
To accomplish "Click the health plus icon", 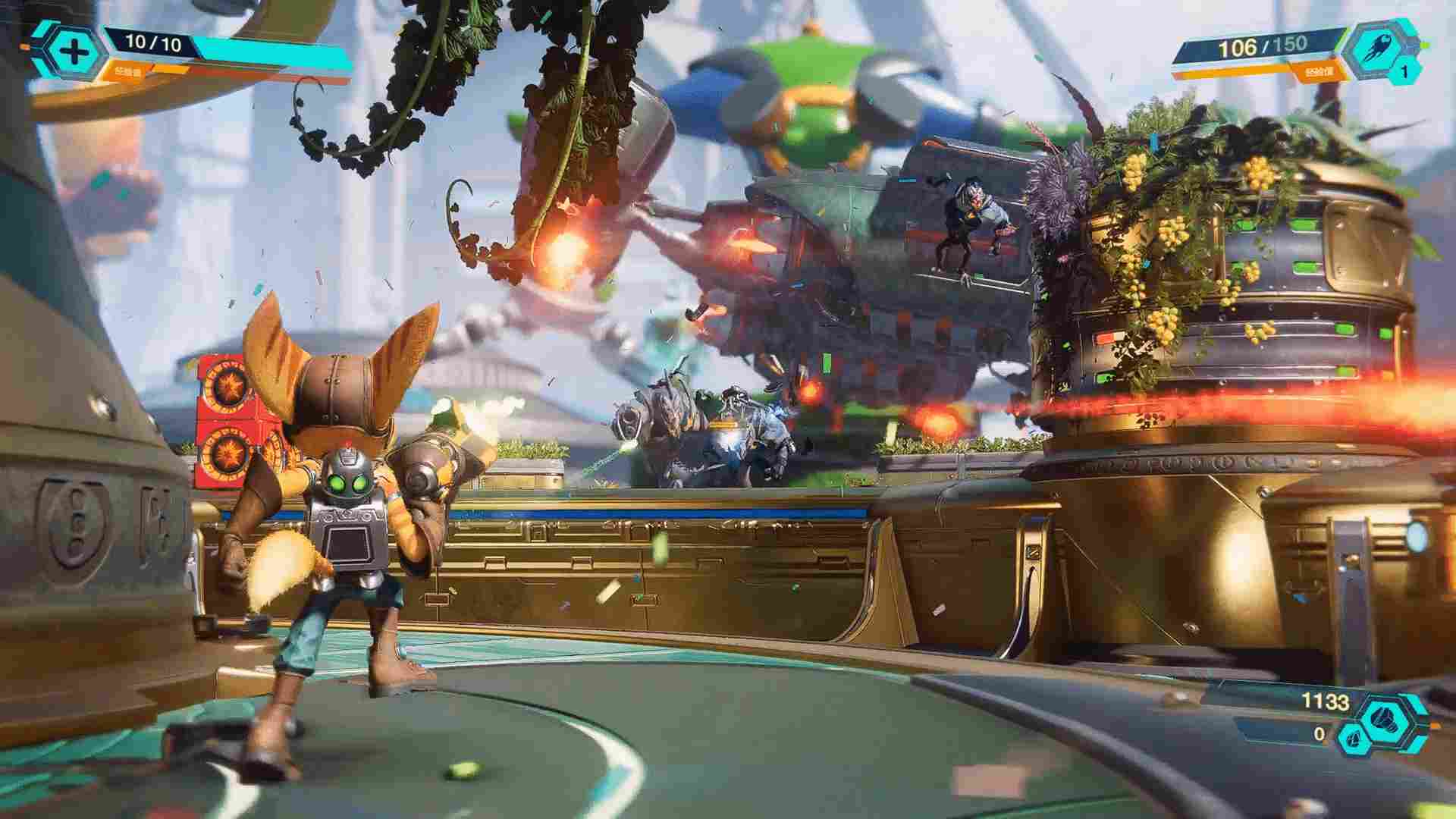I will (x=74, y=52).
